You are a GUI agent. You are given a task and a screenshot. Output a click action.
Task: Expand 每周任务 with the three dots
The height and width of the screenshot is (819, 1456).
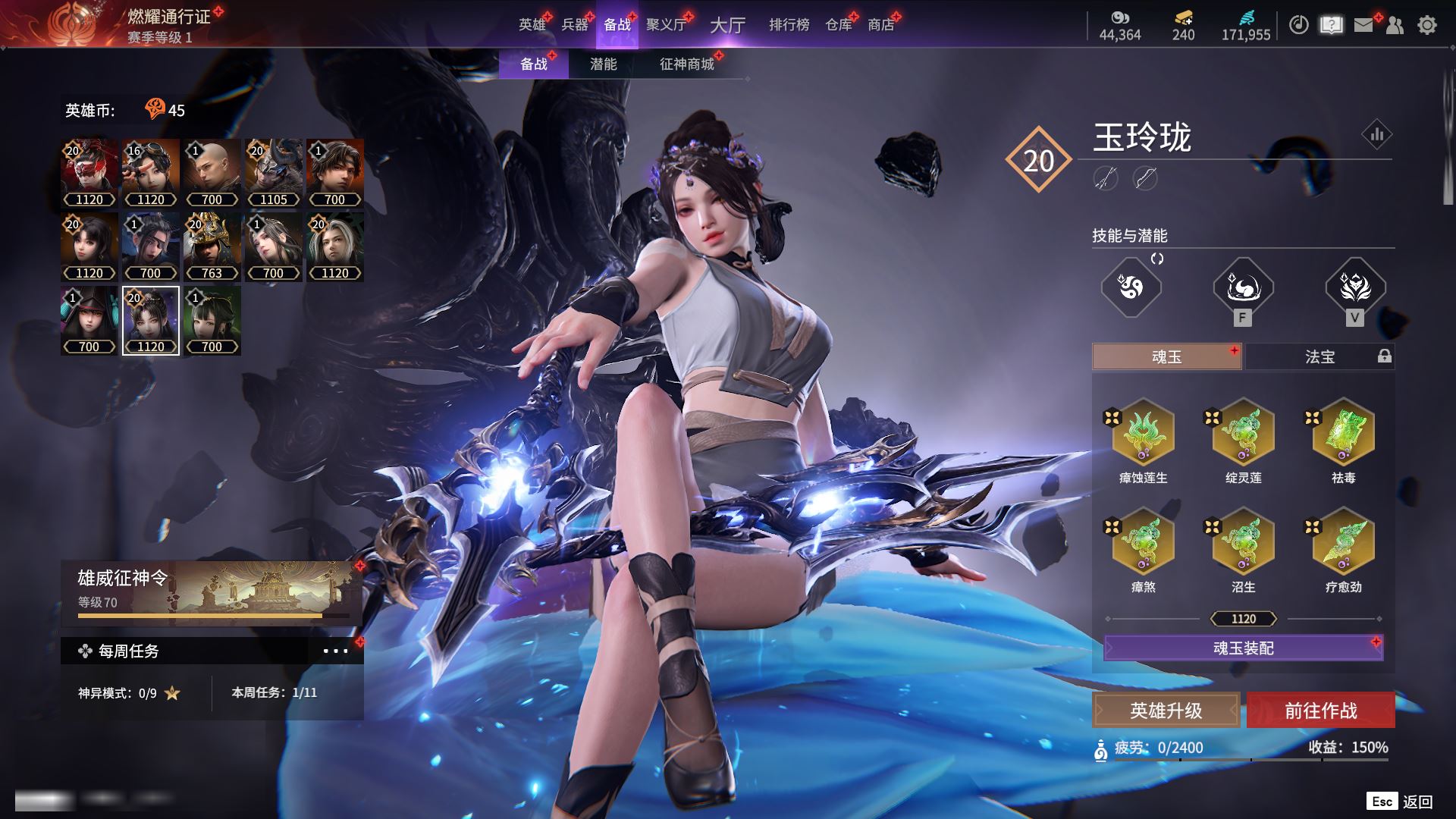[x=335, y=651]
